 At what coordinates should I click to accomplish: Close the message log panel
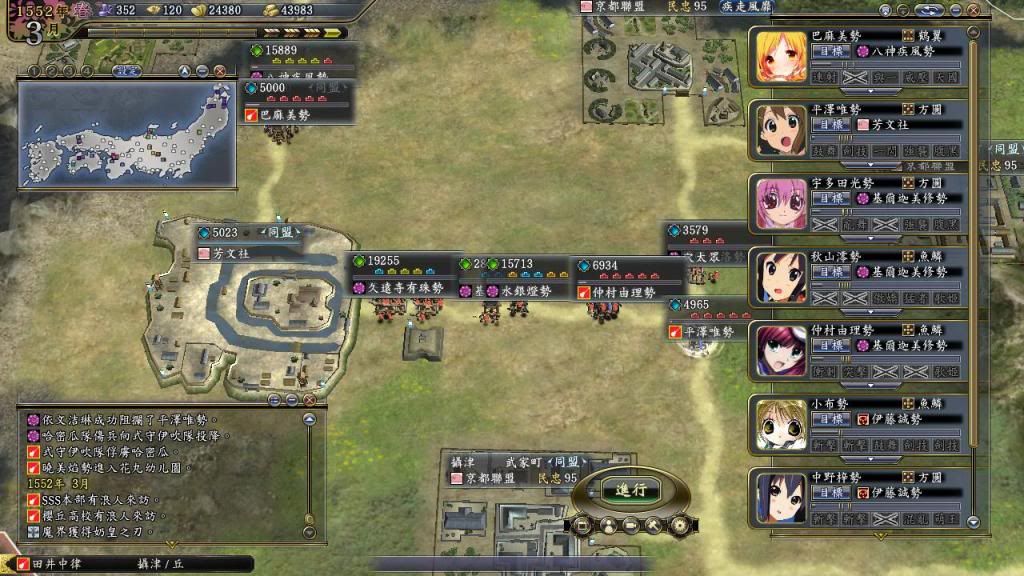[309, 400]
